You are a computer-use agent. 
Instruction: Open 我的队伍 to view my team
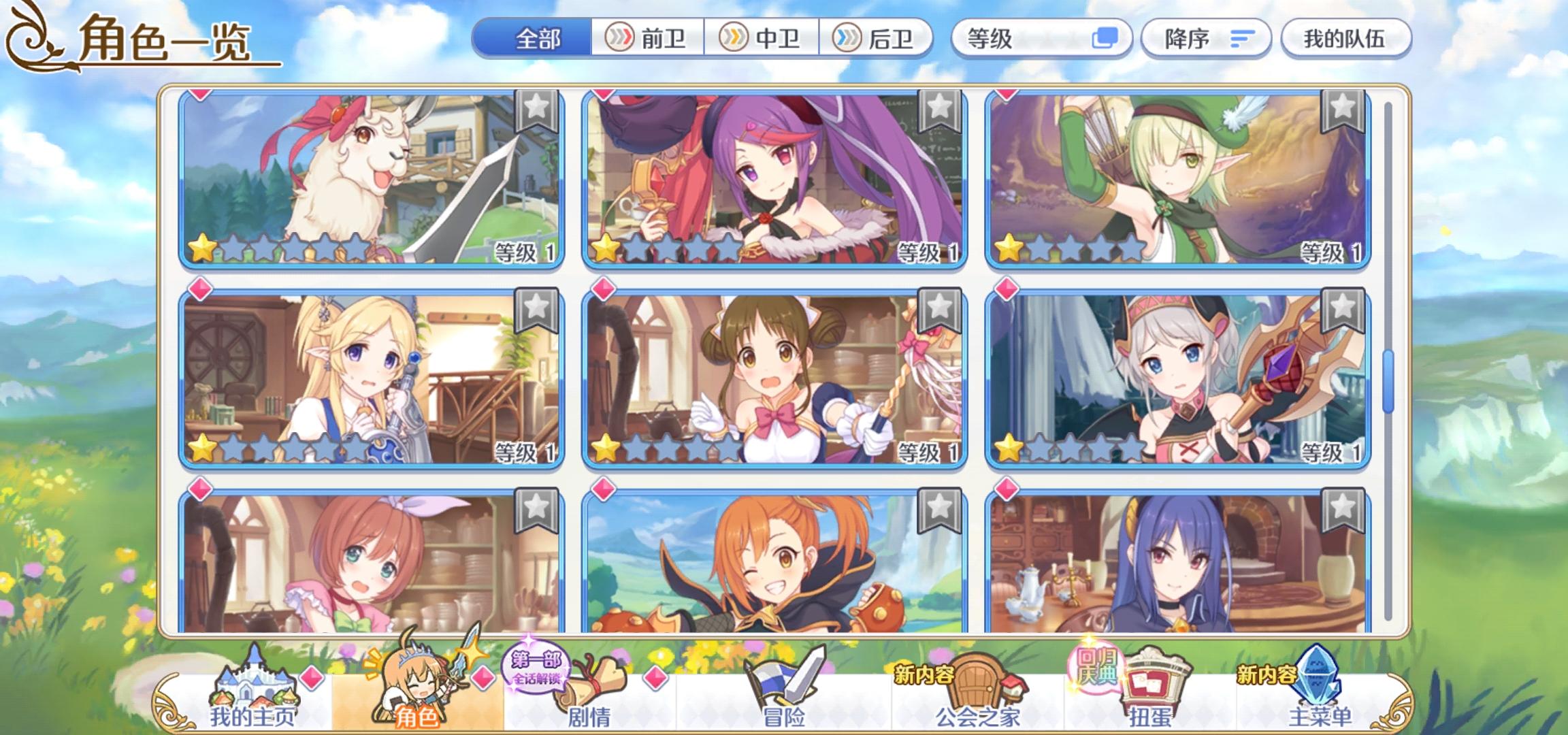[x=1346, y=39]
